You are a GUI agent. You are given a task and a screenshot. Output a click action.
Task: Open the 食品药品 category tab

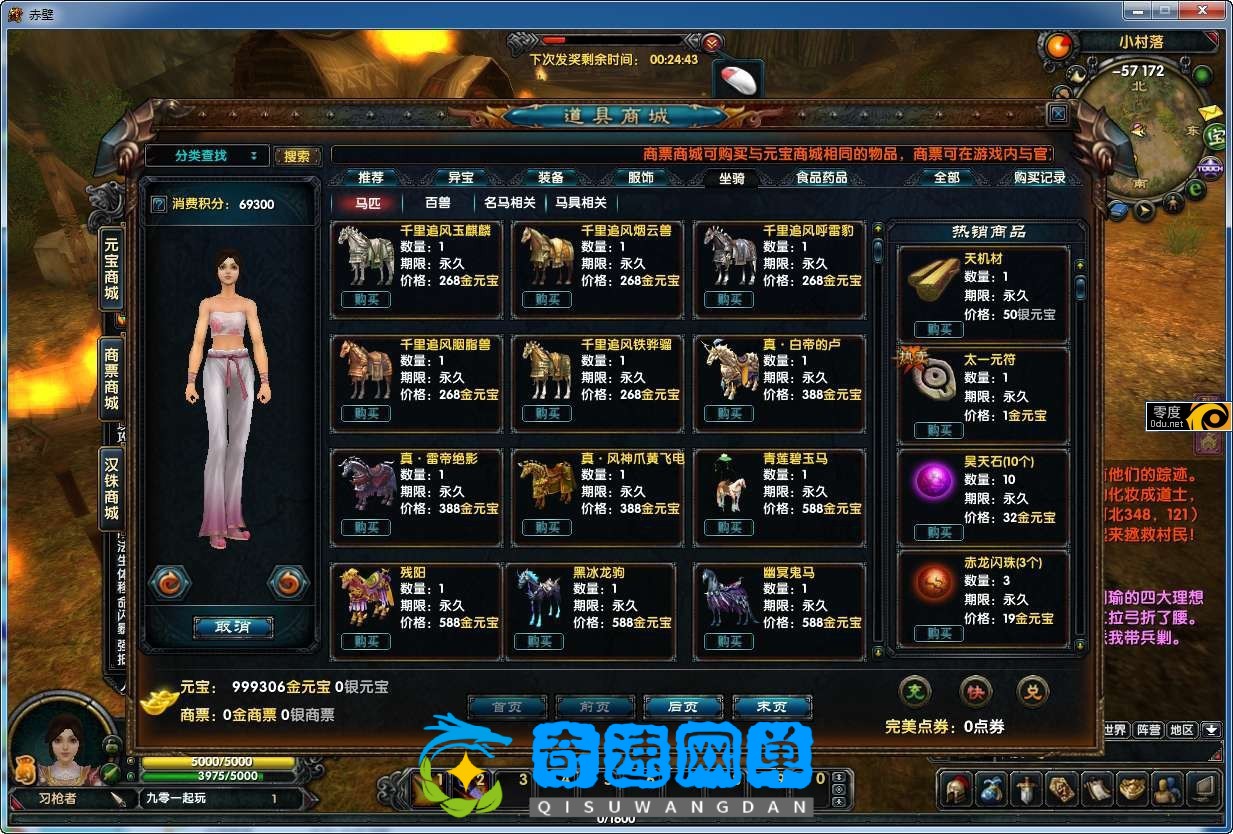click(821, 178)
